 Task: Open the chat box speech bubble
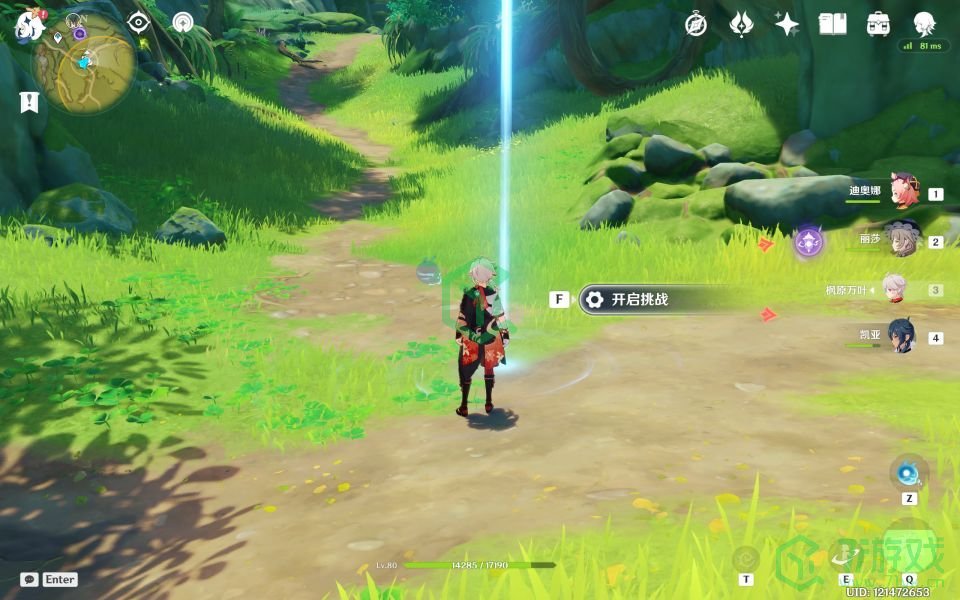29,579
